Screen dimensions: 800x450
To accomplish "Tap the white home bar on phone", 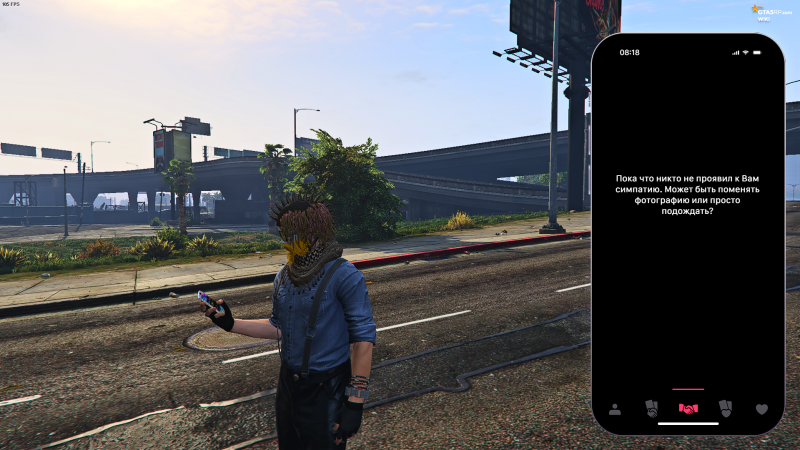I will (688, 424).
